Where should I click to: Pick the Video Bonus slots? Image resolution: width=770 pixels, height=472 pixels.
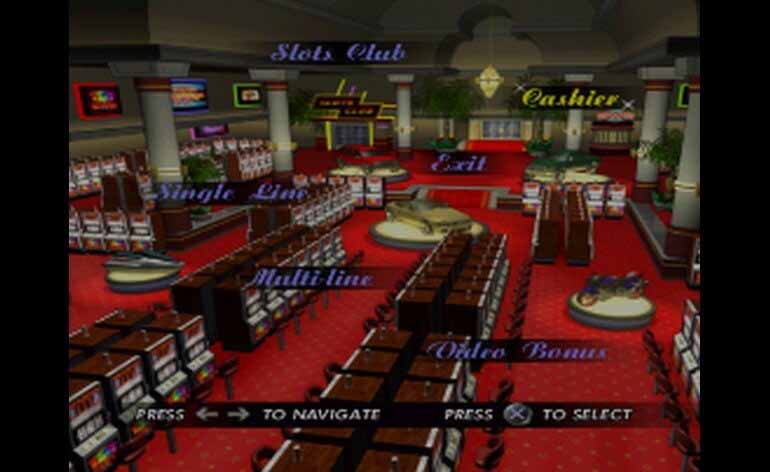(x=516, y=351)
